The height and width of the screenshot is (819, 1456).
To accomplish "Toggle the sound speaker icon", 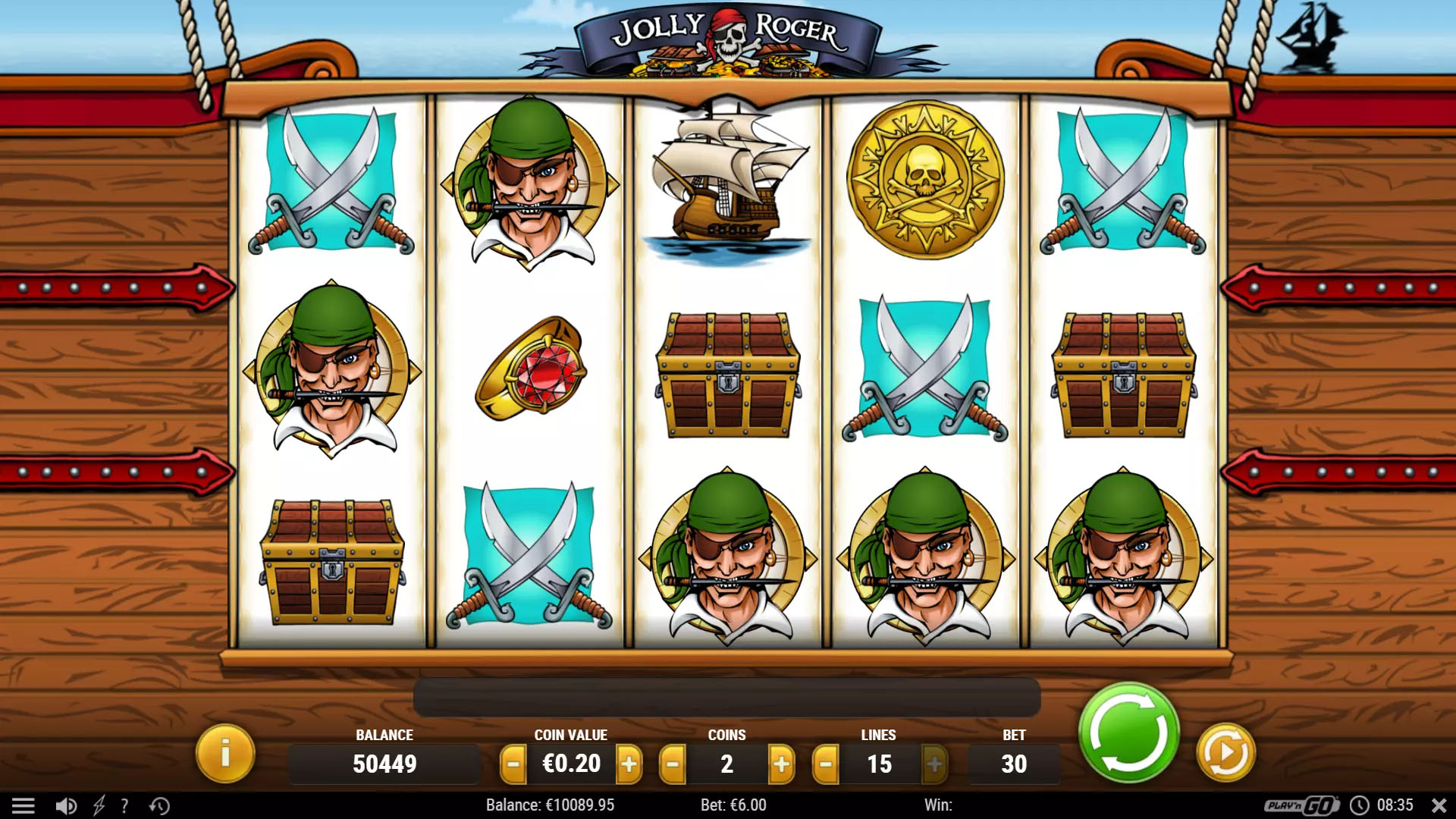I will click(66, 805).
